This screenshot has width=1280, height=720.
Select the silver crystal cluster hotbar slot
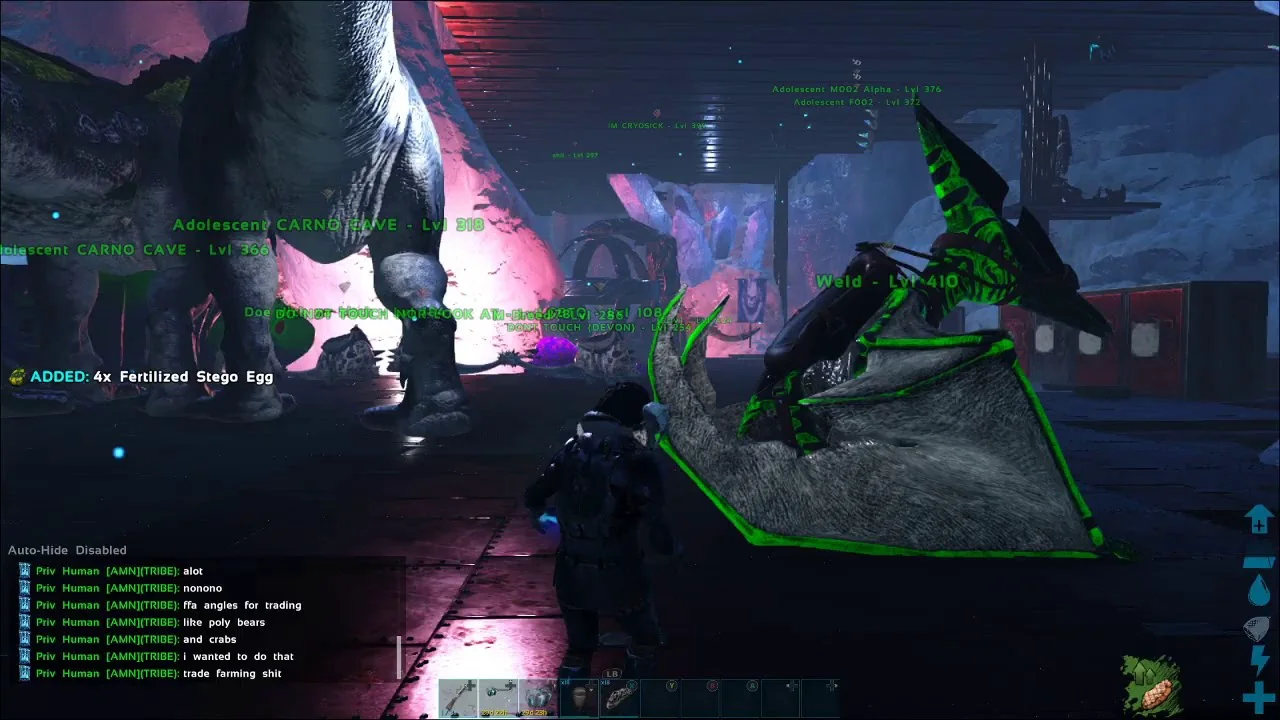(x=538, y=698)
